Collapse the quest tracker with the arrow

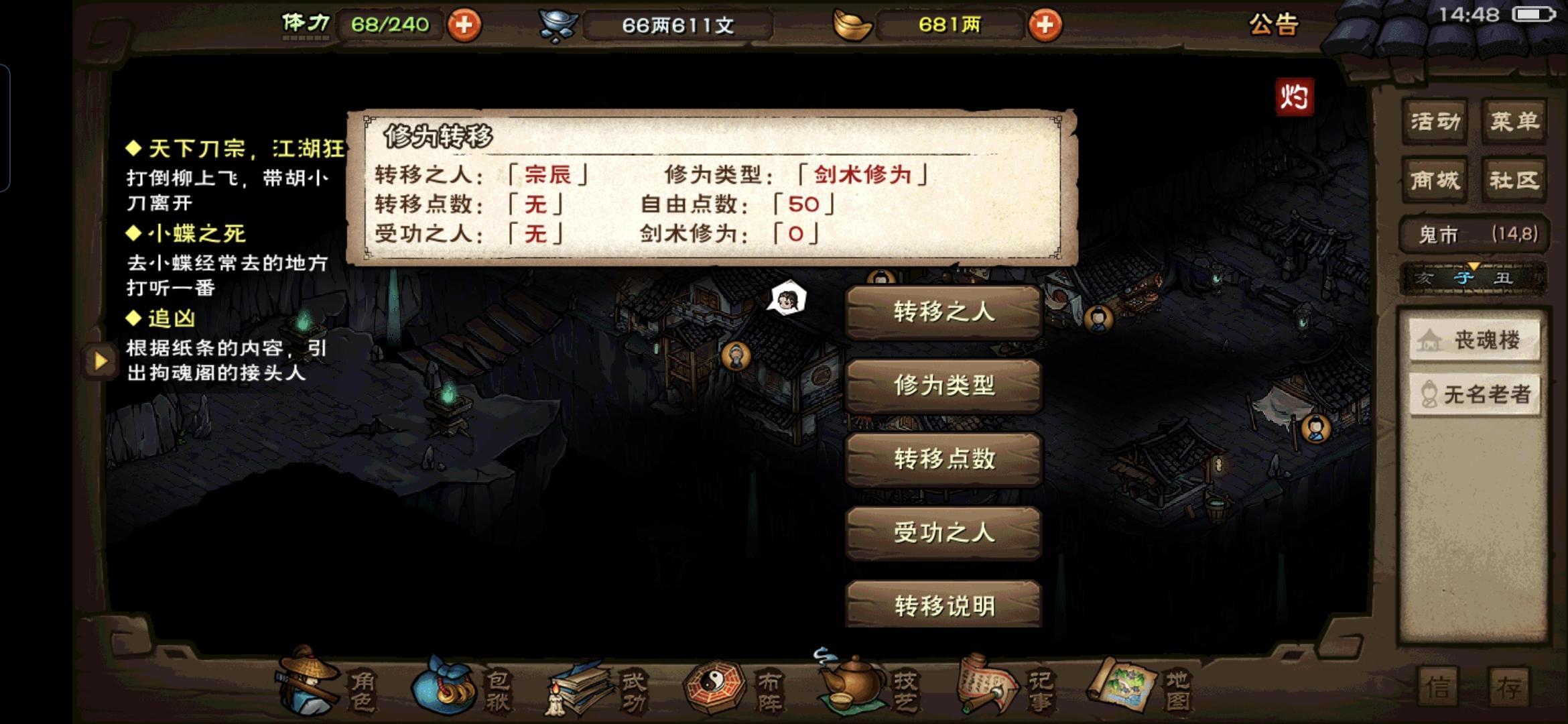(99, 363)
